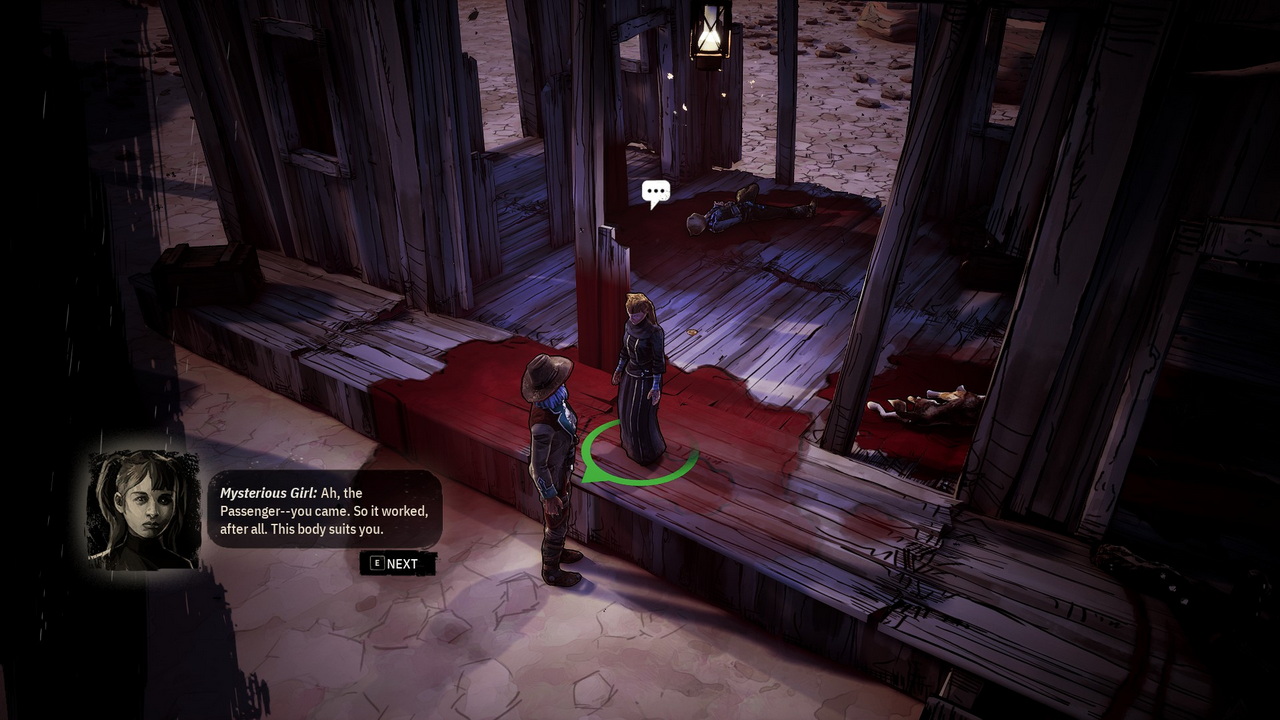Click the white speech bubble talk icon
1280x720 pixels.
pos(655,192)
